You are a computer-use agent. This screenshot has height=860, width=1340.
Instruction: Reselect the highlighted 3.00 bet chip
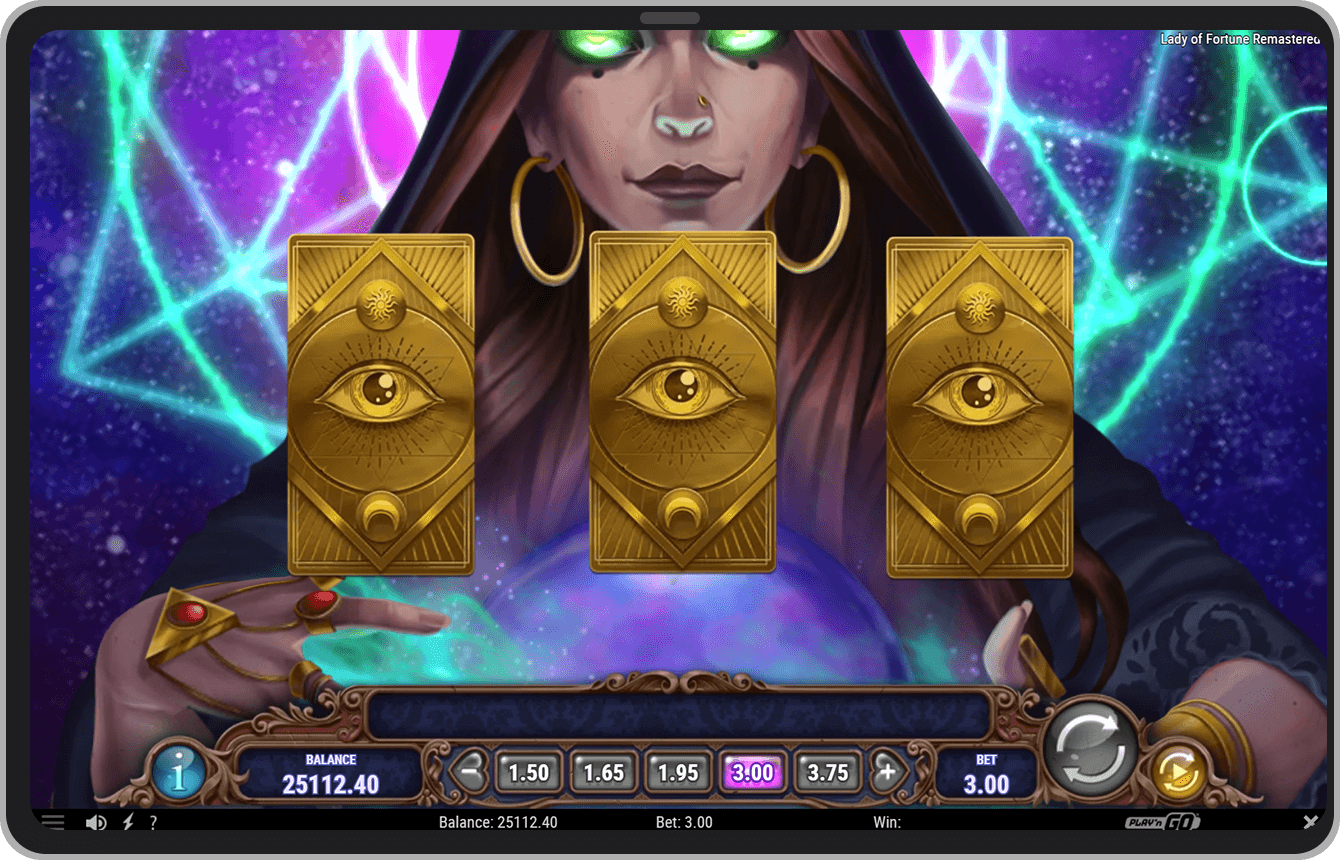753,771
